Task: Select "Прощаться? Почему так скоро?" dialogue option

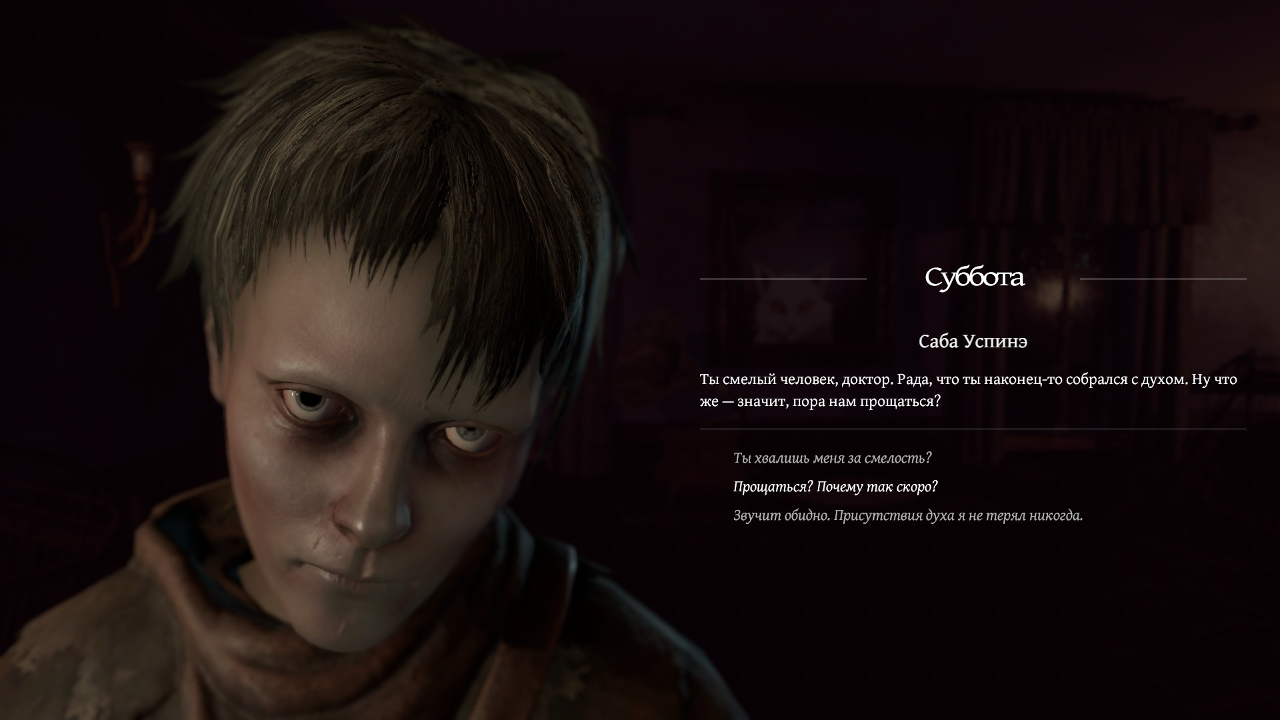Action: [x=835, y=487]
